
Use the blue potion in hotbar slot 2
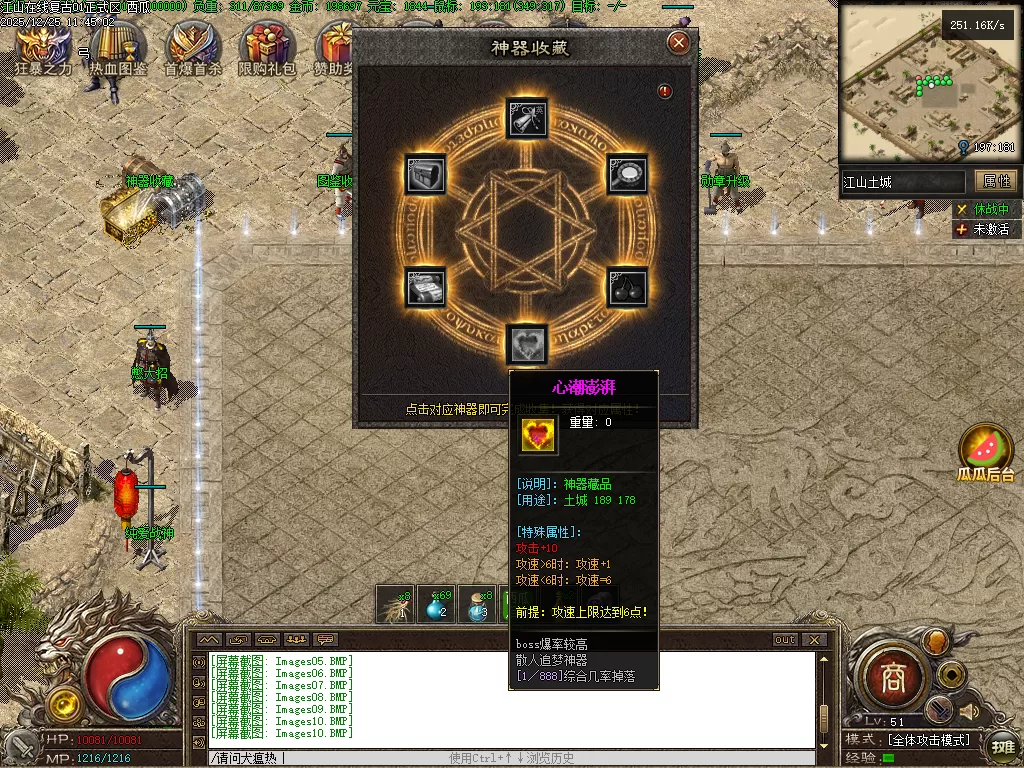(437, 605)
